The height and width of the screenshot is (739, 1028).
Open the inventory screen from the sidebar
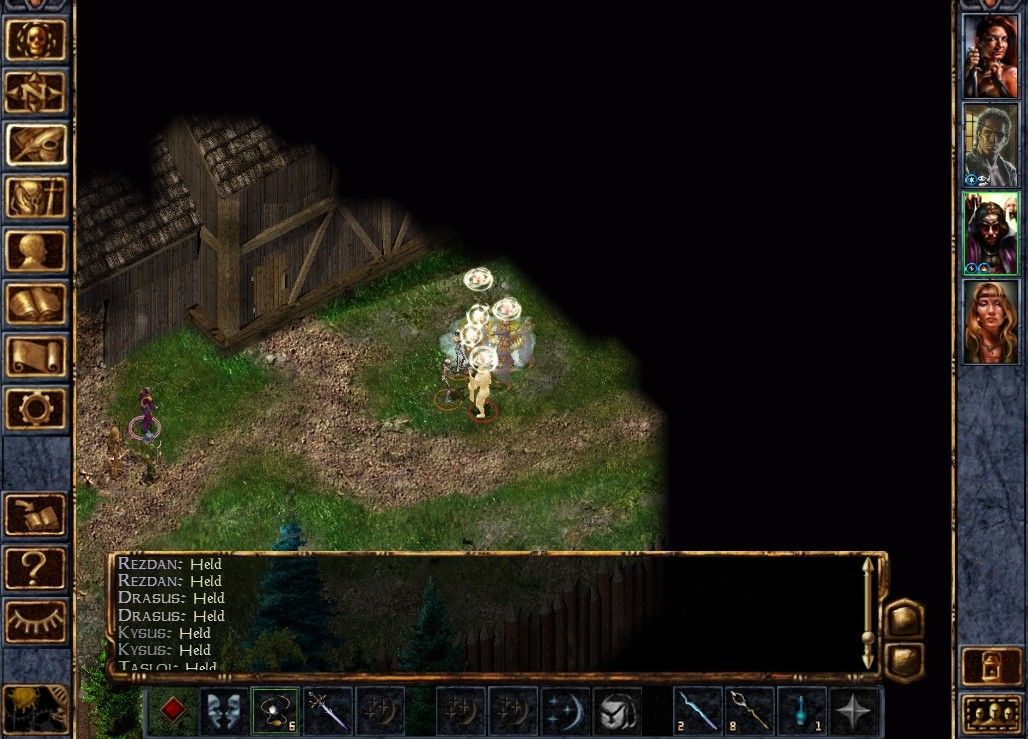pos(36,198)
